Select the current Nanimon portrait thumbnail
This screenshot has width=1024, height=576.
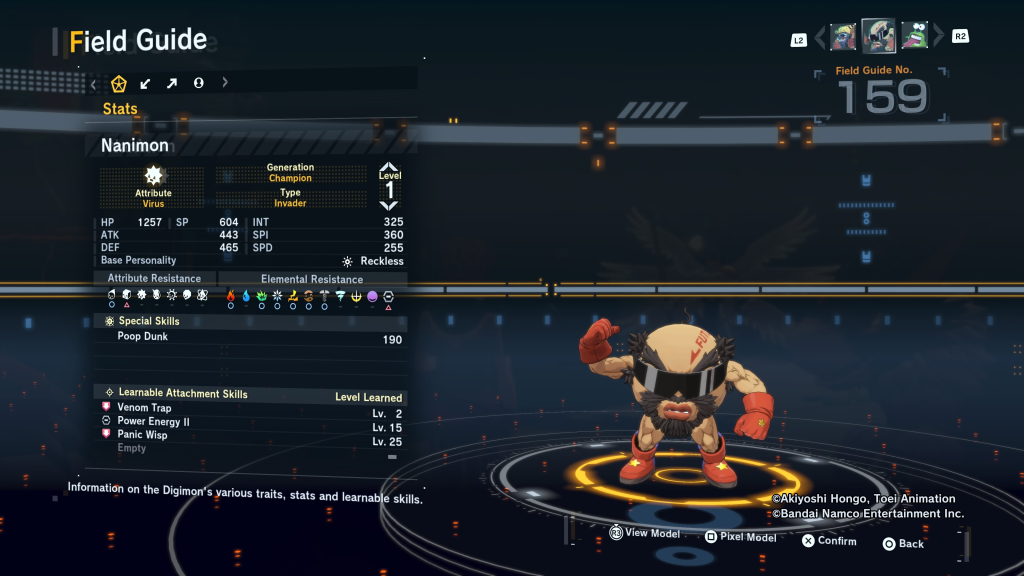[878, 36]
